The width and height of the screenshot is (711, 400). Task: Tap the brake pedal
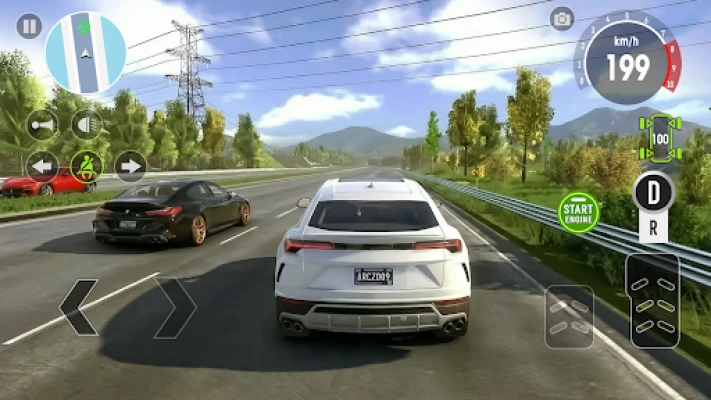coord(569,316)
